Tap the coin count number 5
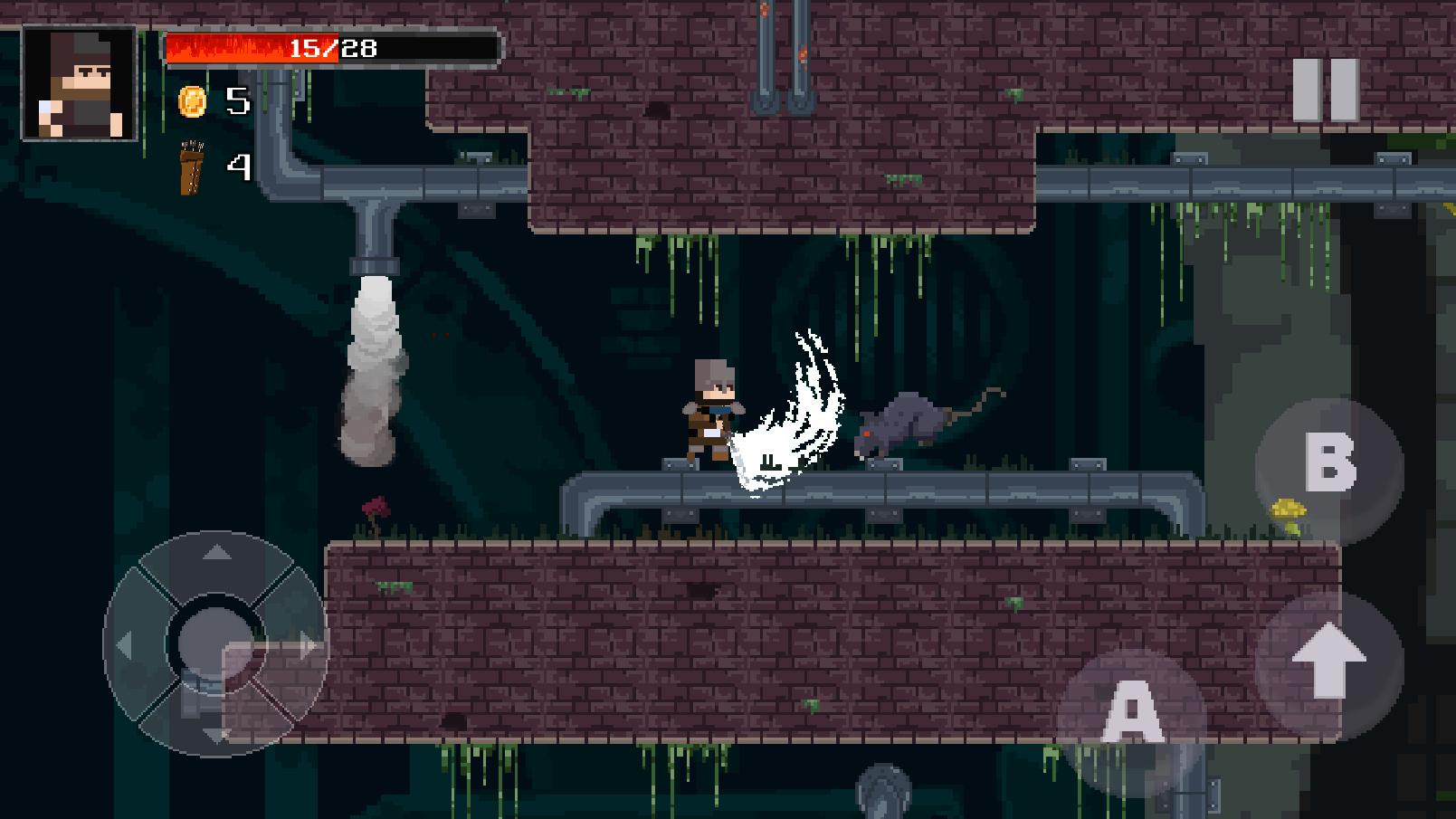Viewport: 1456px width, 819px height. 237,101
